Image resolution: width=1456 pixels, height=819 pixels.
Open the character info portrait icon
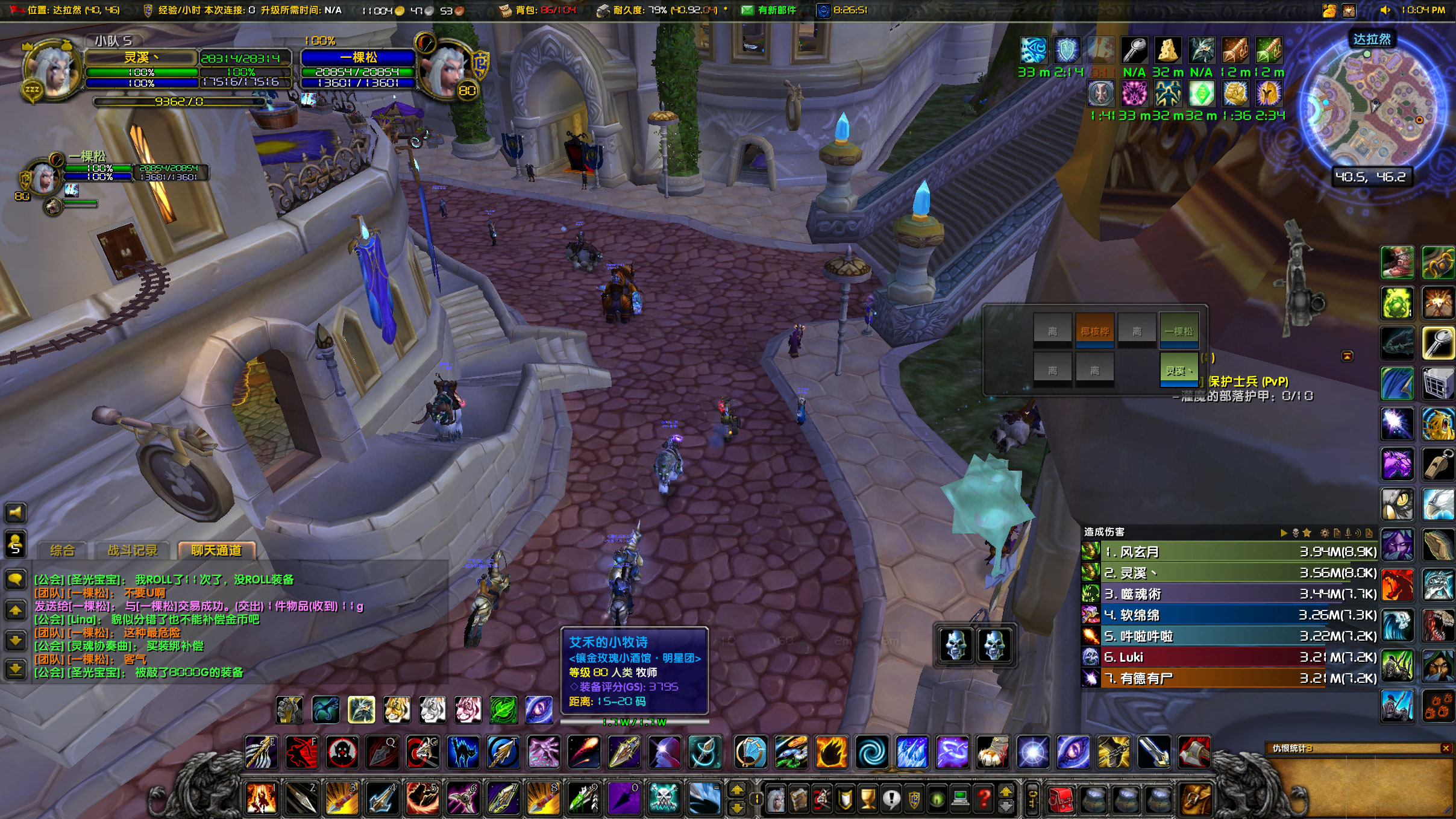[x=777, y=799]
